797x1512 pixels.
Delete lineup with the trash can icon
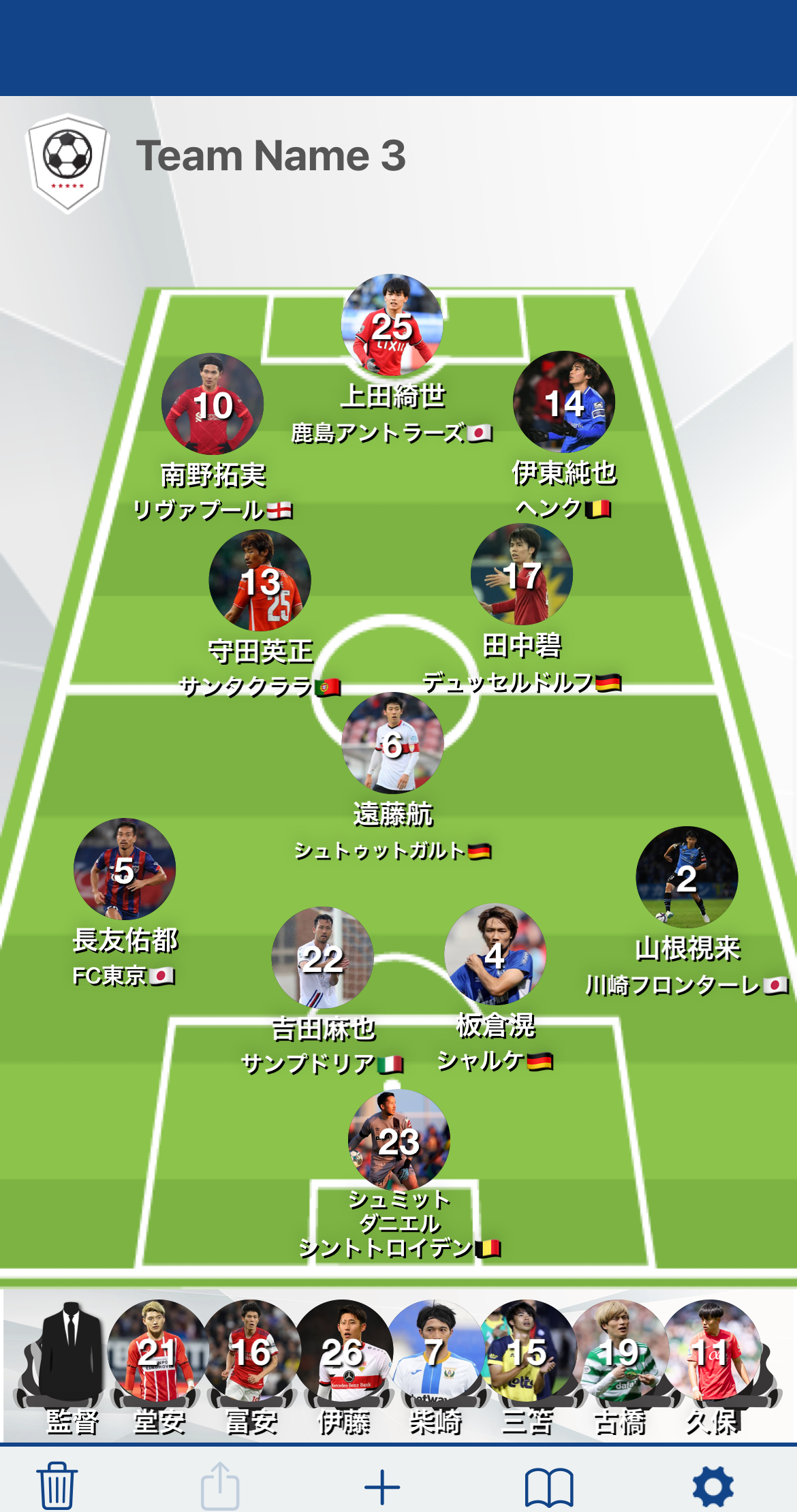pos(57,1485)
